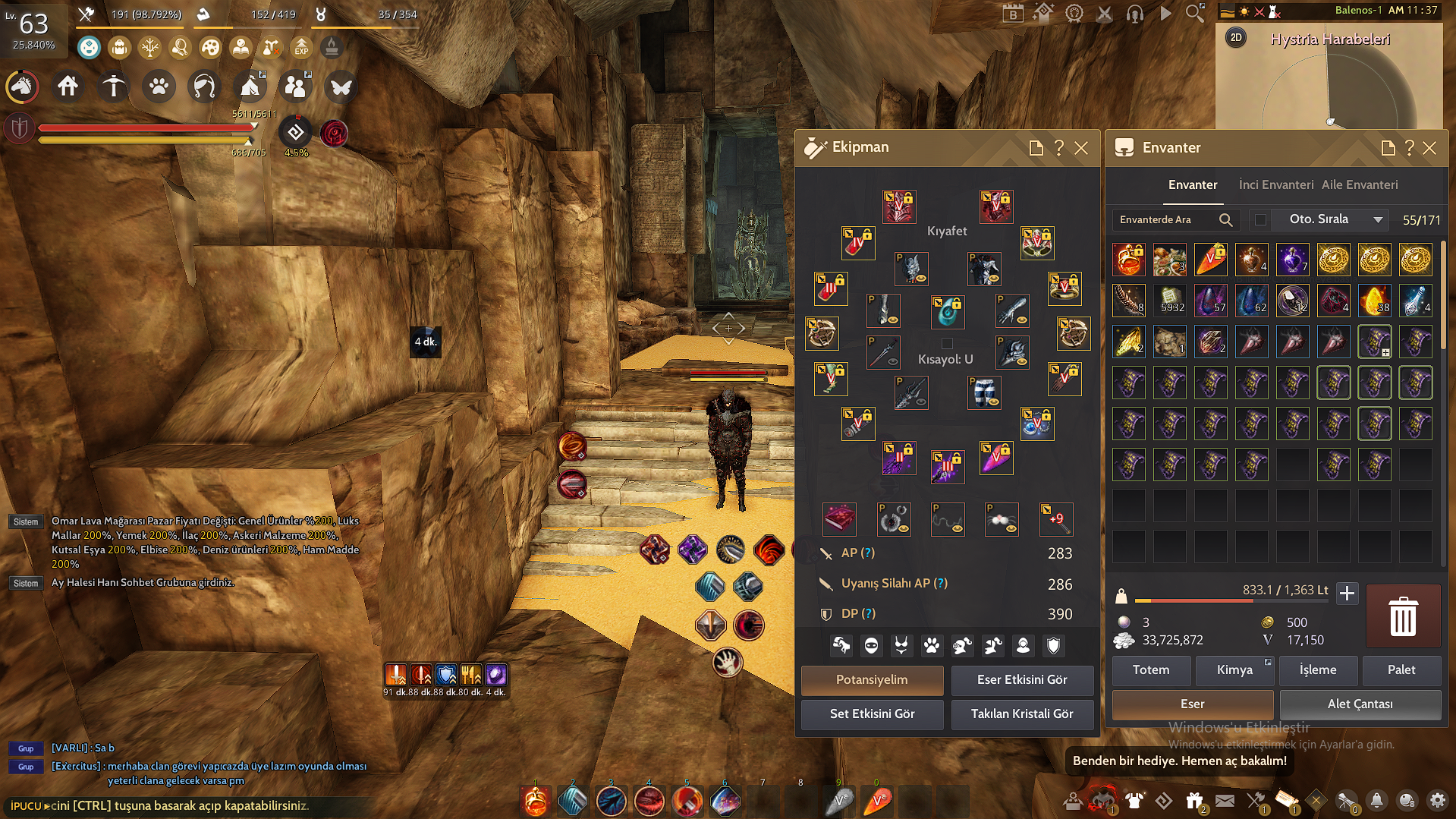
Task: Switch to the İnci Envanteri tab
Action: [1275, 184]
